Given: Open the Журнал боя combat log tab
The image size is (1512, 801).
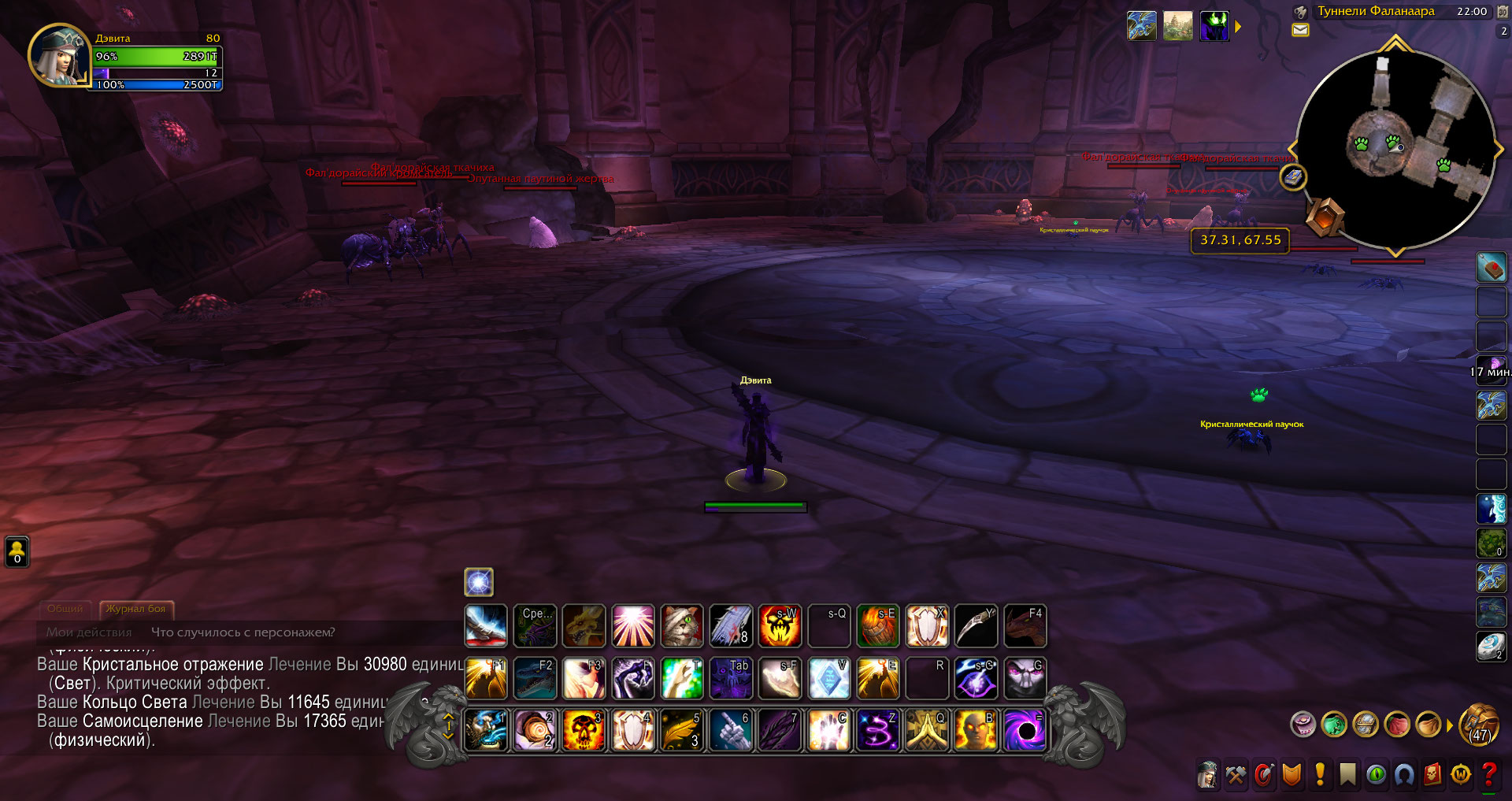Looking at the screenshot, I should [135, 609].
